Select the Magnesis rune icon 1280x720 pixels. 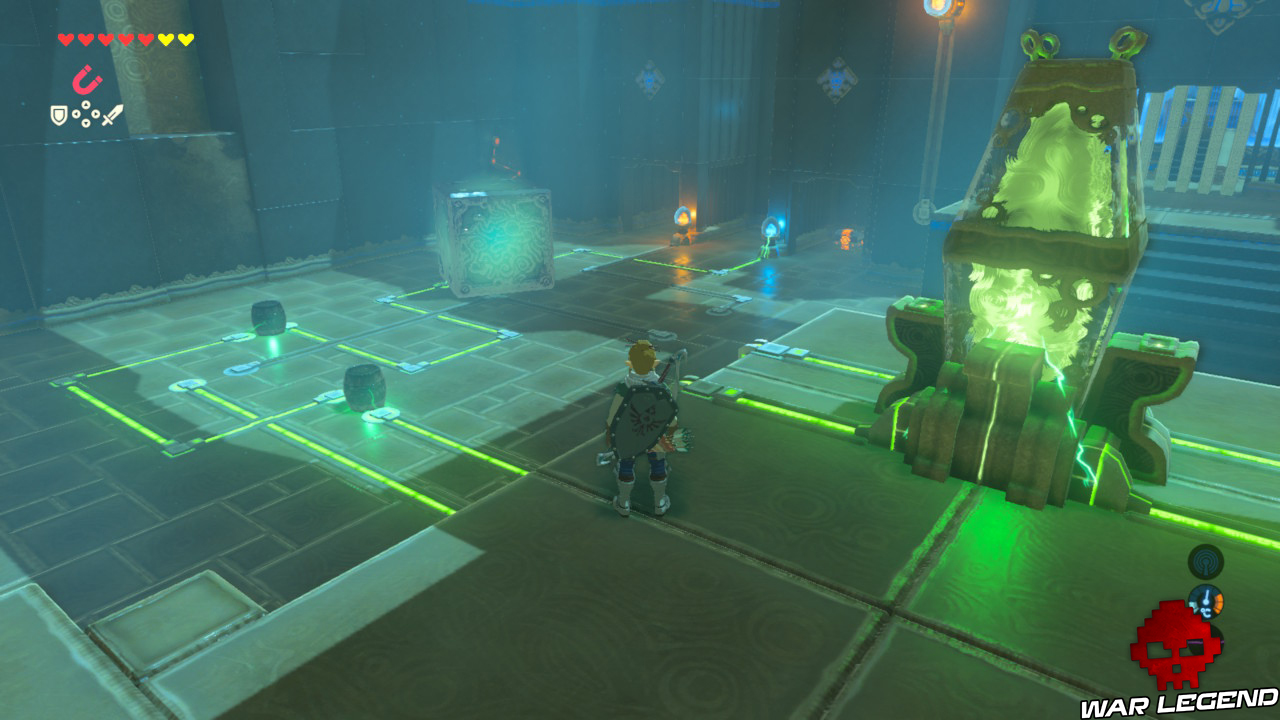pyautogui.click(x=88, y=80)
